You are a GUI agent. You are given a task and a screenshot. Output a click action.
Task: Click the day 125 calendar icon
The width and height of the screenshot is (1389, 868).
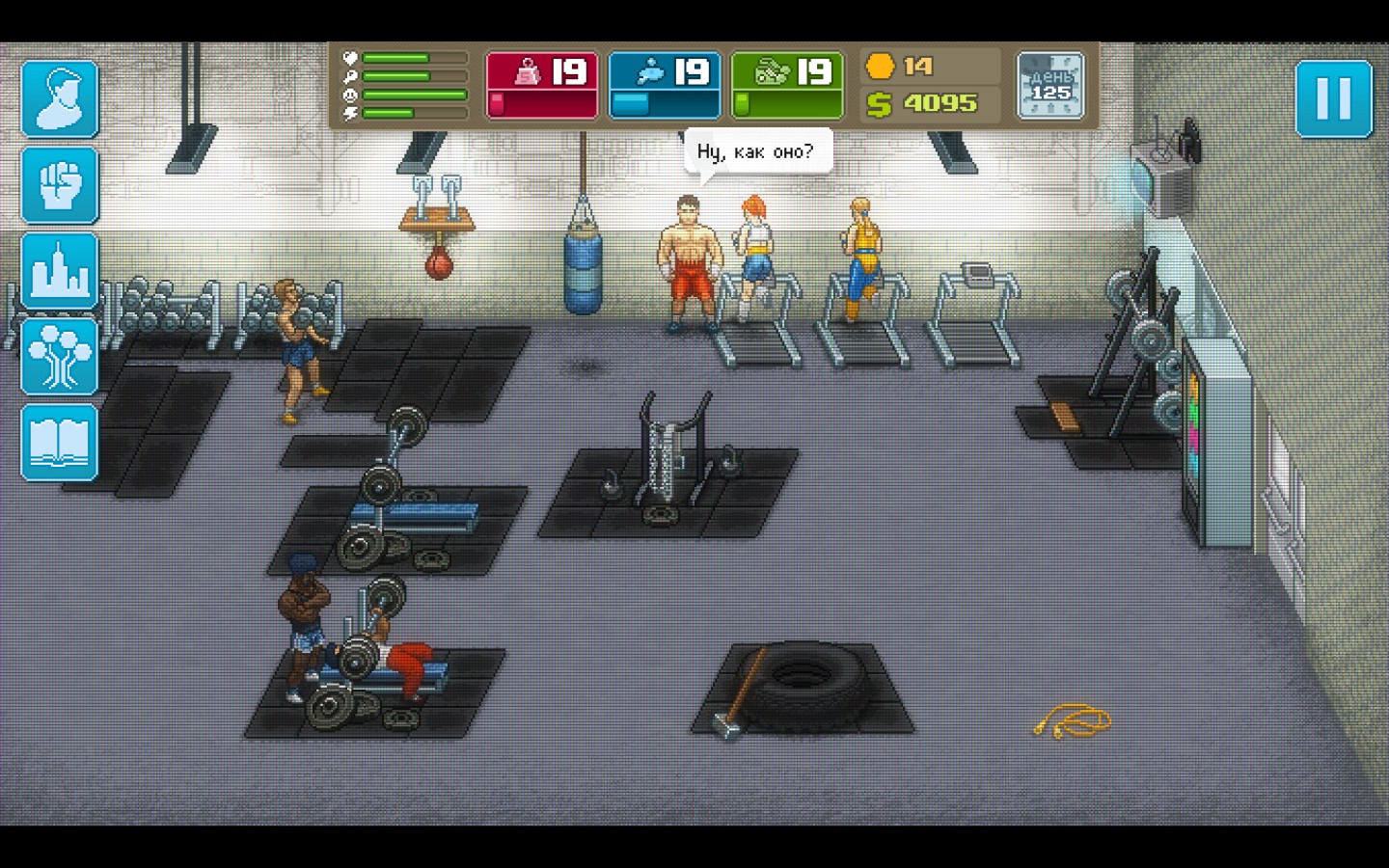(1050, 85)
